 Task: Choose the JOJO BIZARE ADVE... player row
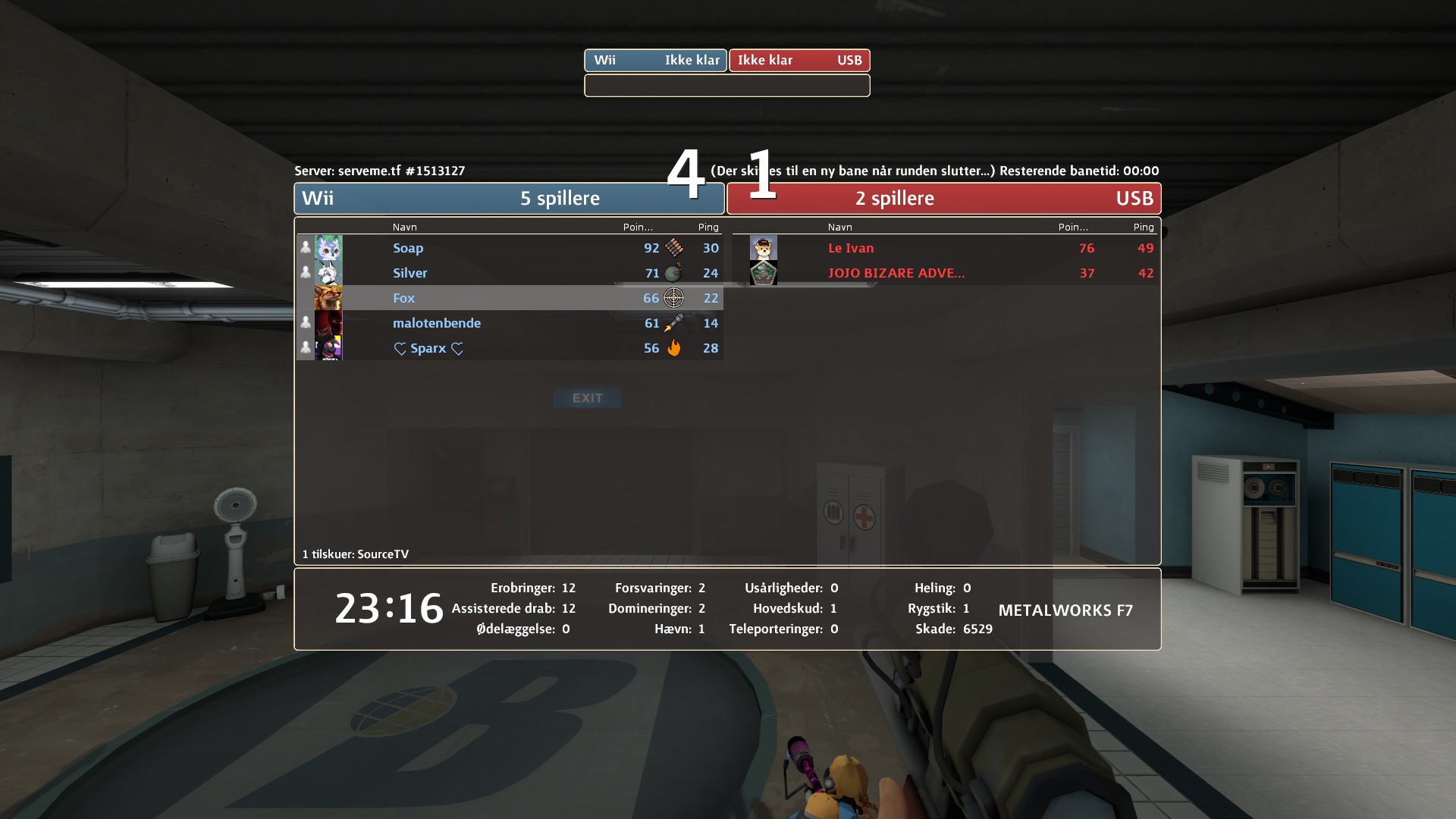(896, 273)
